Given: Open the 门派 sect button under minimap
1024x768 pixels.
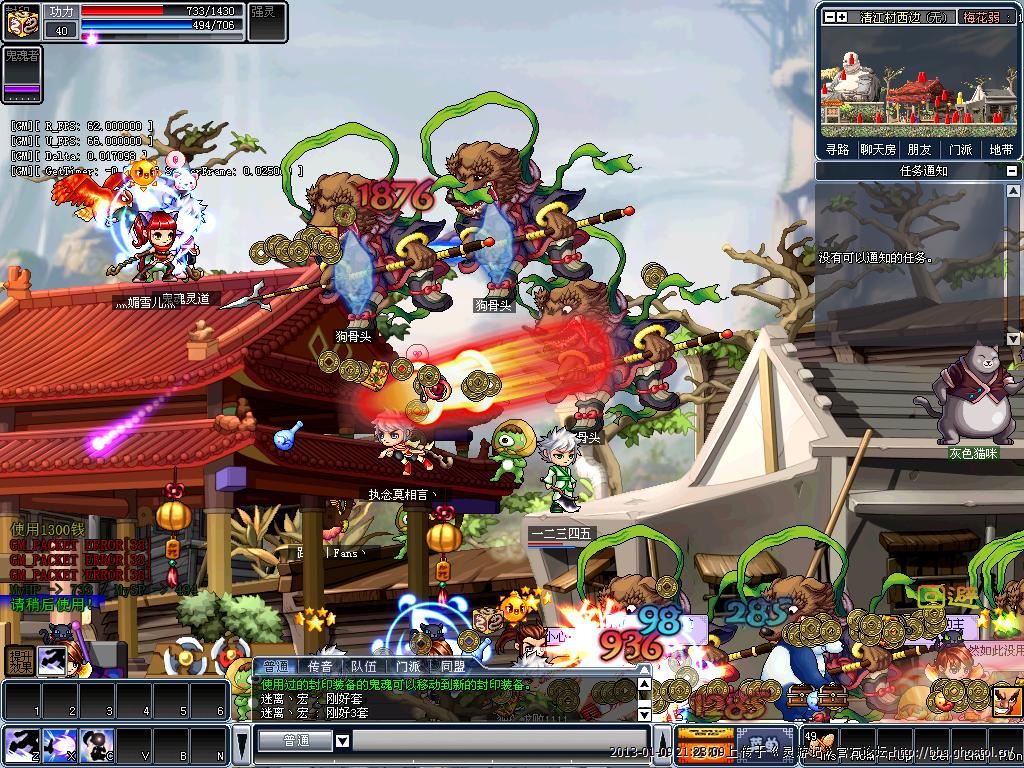Looking at the screenshot, I should [960, 149].
